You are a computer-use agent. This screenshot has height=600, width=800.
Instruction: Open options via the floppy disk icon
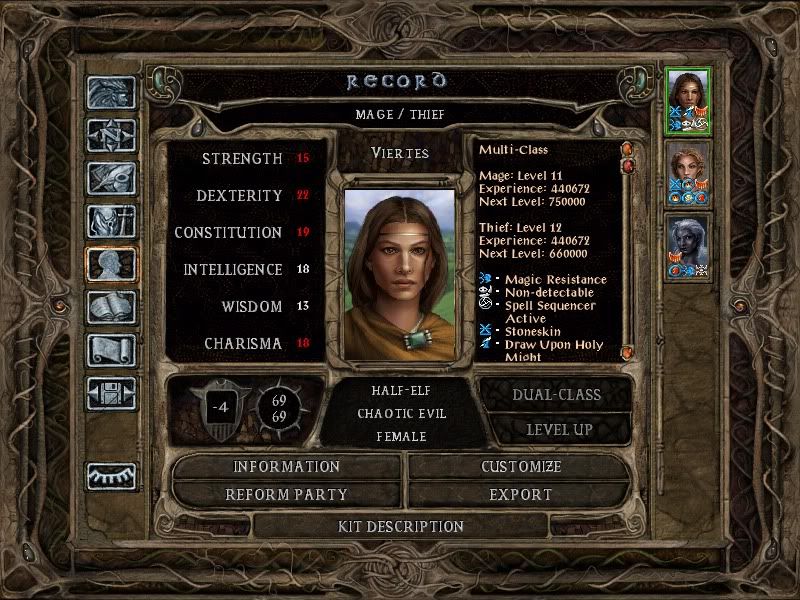point(110,393)
